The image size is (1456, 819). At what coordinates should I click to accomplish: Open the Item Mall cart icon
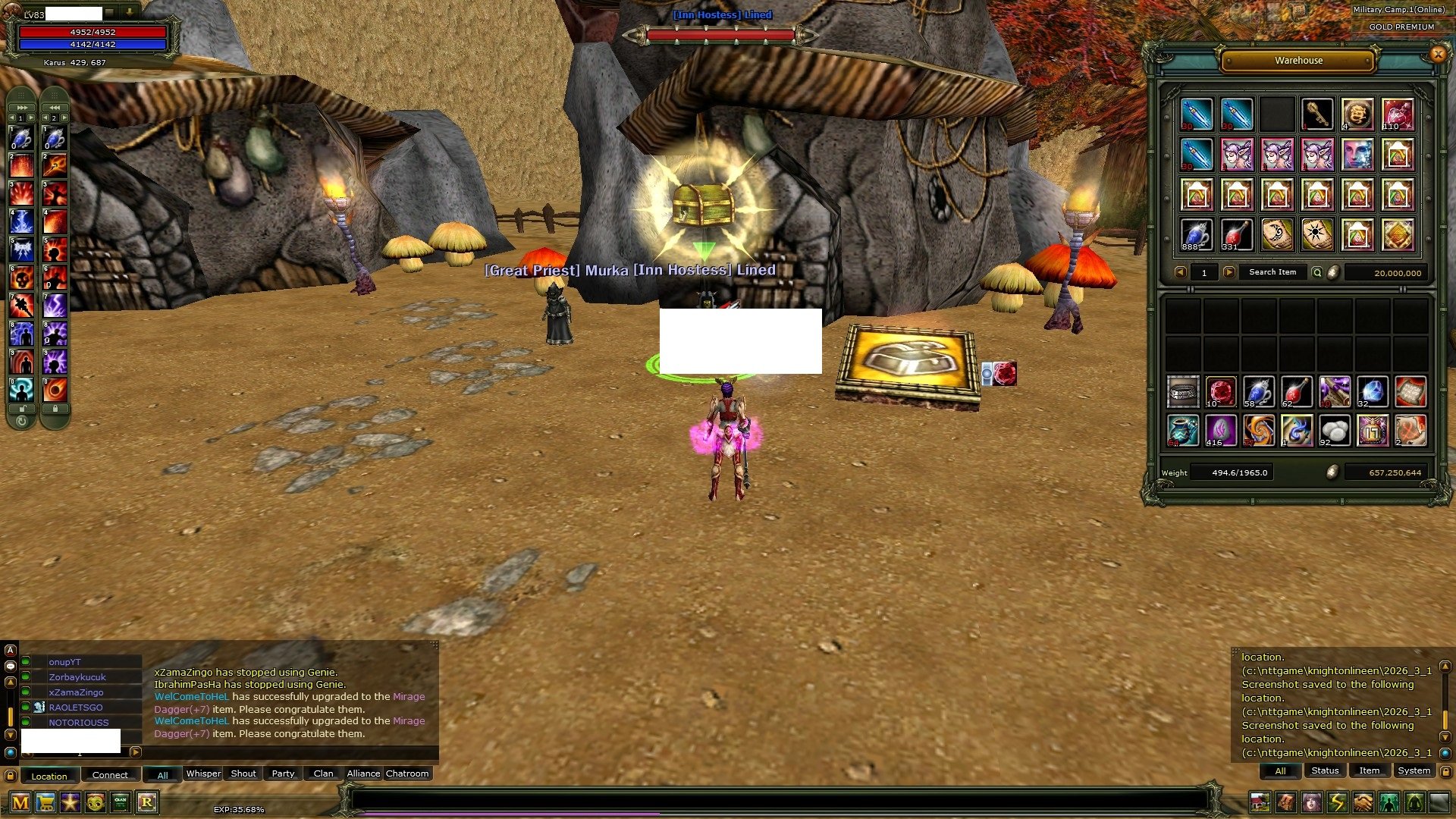[x=45, y=802]
